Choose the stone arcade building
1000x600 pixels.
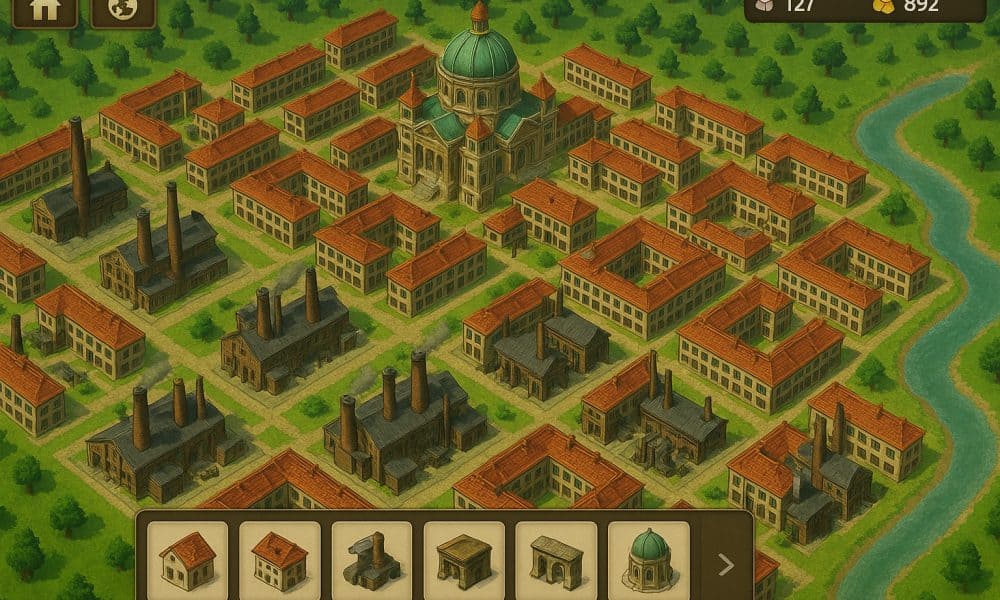click(556, 558)
